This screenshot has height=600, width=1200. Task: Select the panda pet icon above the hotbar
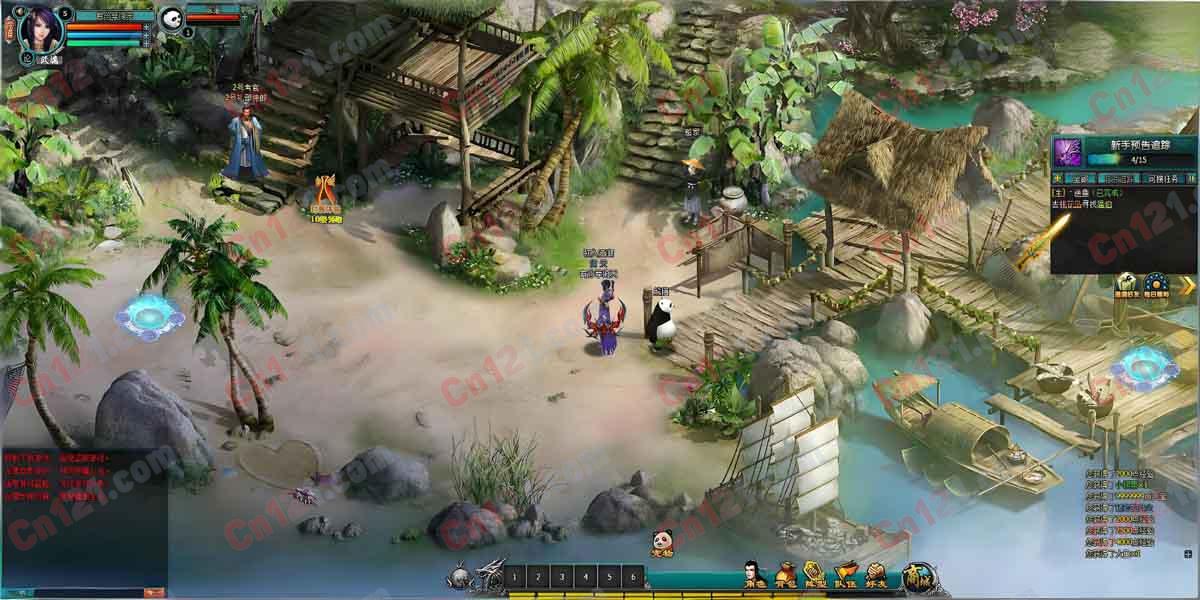pyautogui.click(x=662, y=541)
